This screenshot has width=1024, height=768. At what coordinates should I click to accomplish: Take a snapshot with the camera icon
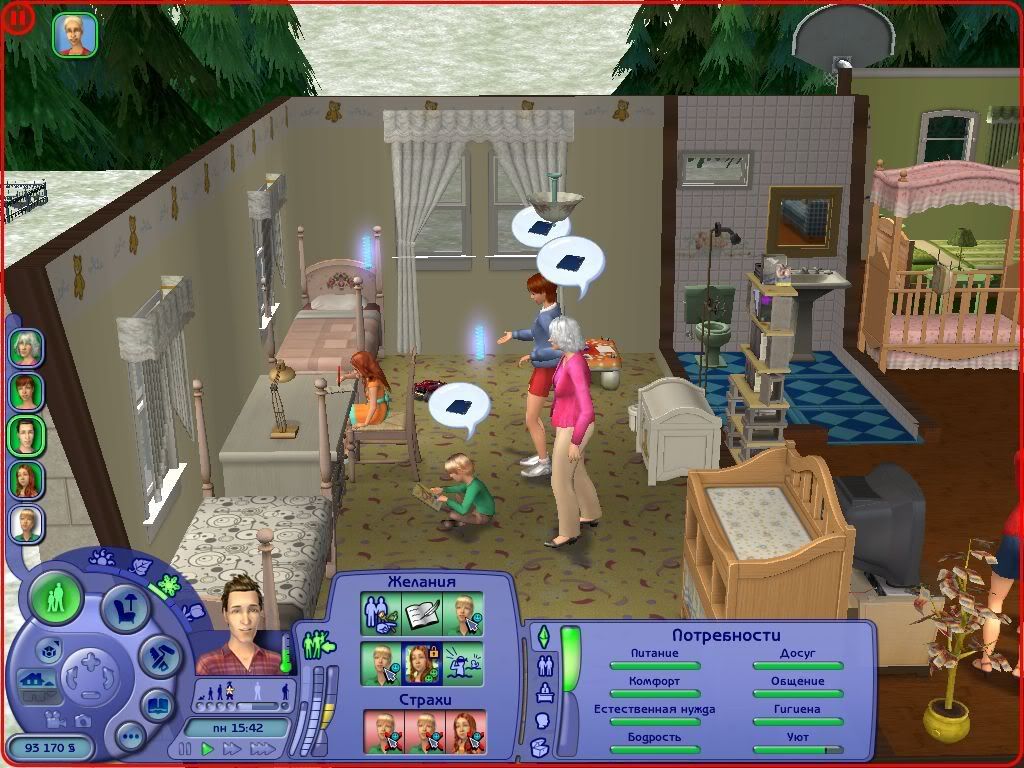82,720
